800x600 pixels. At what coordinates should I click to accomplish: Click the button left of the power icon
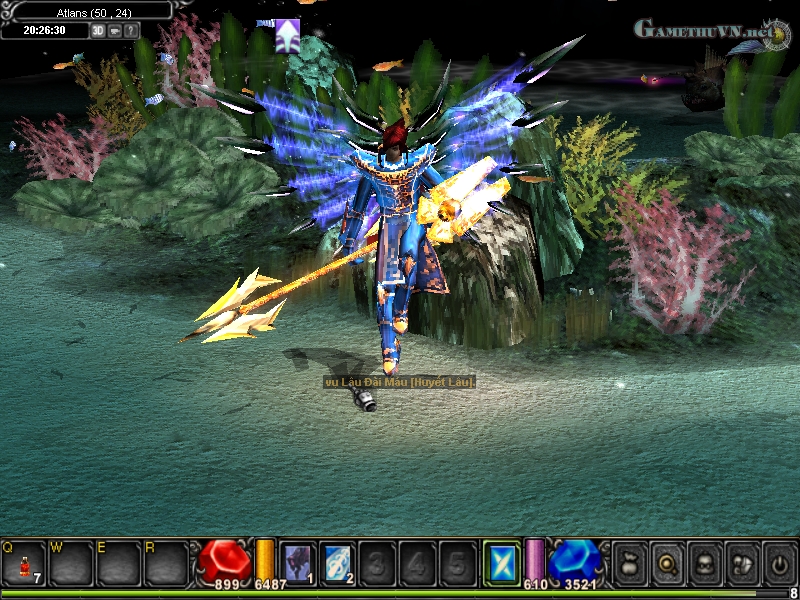[741, 564]
